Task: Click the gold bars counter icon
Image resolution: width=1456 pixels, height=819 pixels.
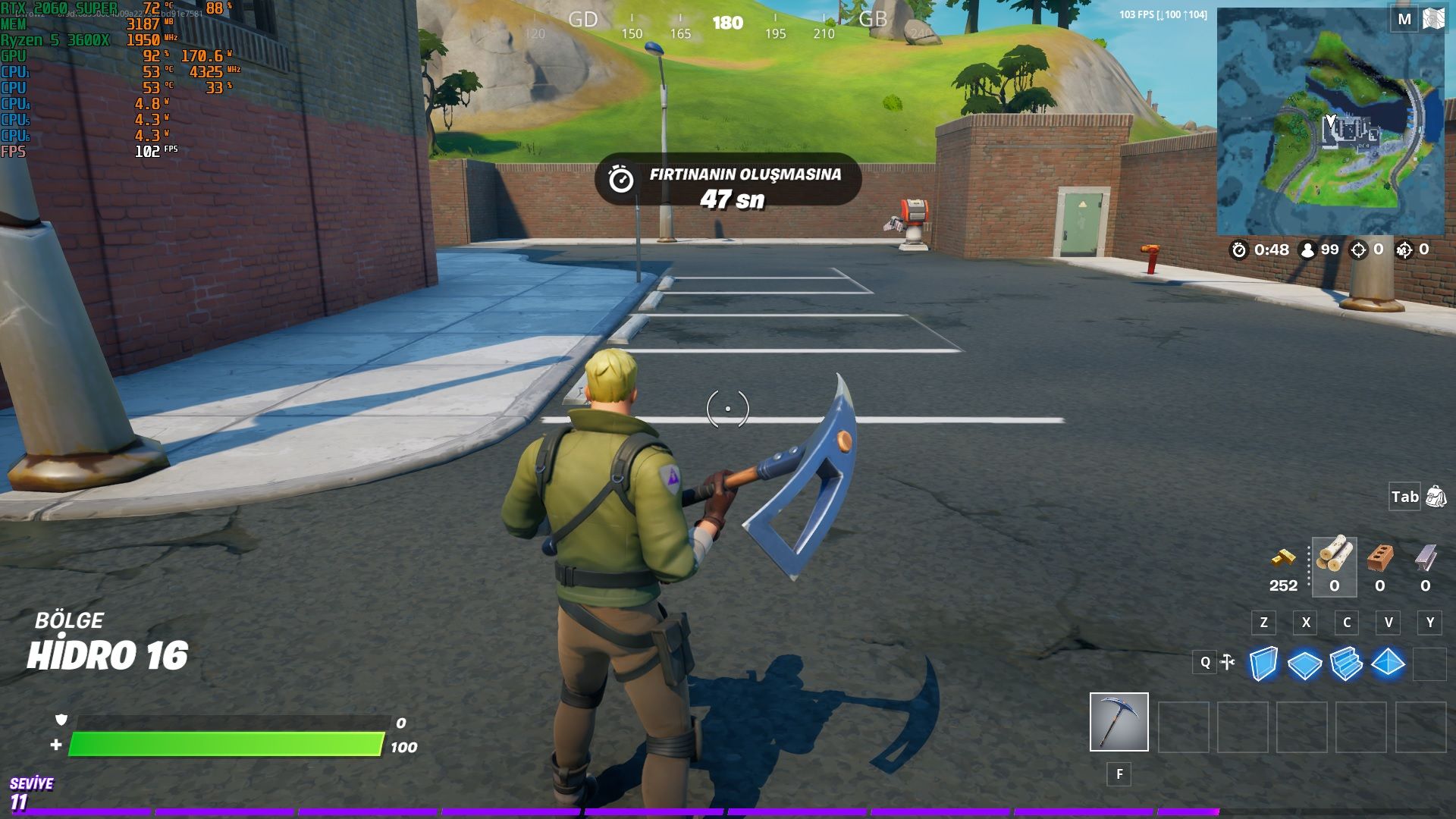Action: click(x=1283, y=559)
